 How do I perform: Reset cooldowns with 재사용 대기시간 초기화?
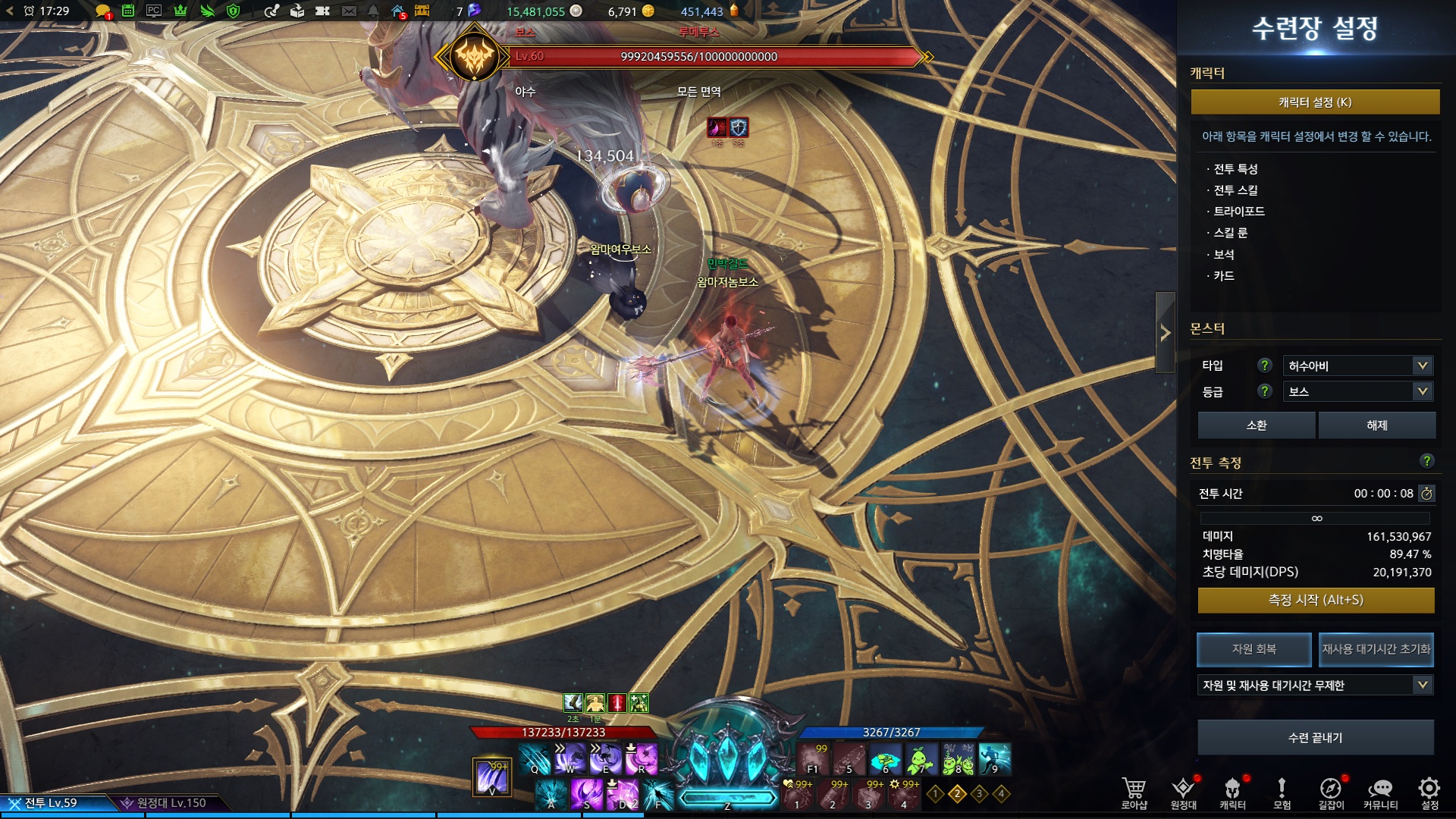point(1376,649)
